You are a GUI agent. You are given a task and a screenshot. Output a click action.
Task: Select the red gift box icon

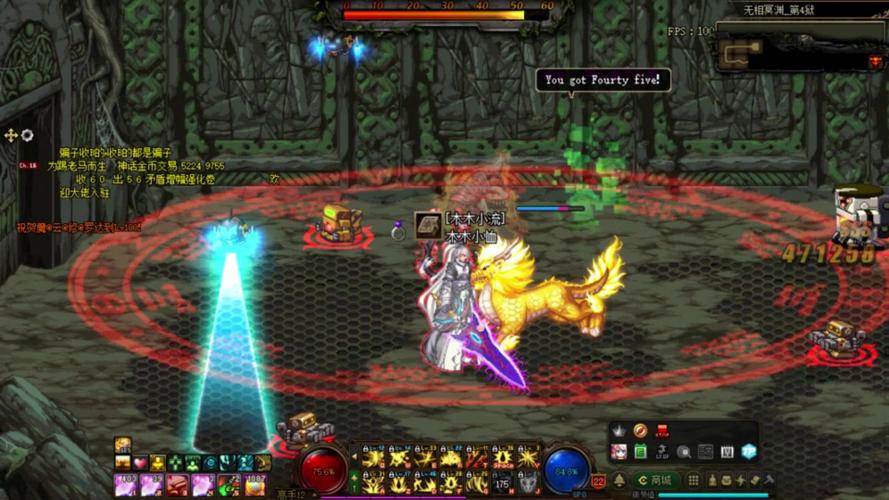[x=662, y=430]
